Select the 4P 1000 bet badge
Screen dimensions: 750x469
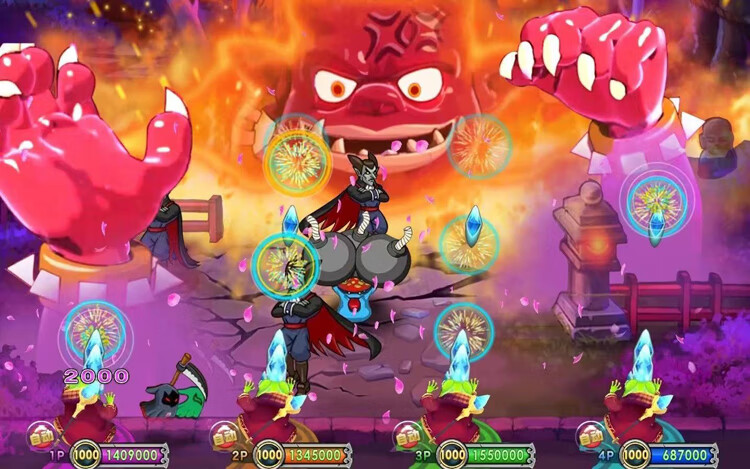pos(636,455)
